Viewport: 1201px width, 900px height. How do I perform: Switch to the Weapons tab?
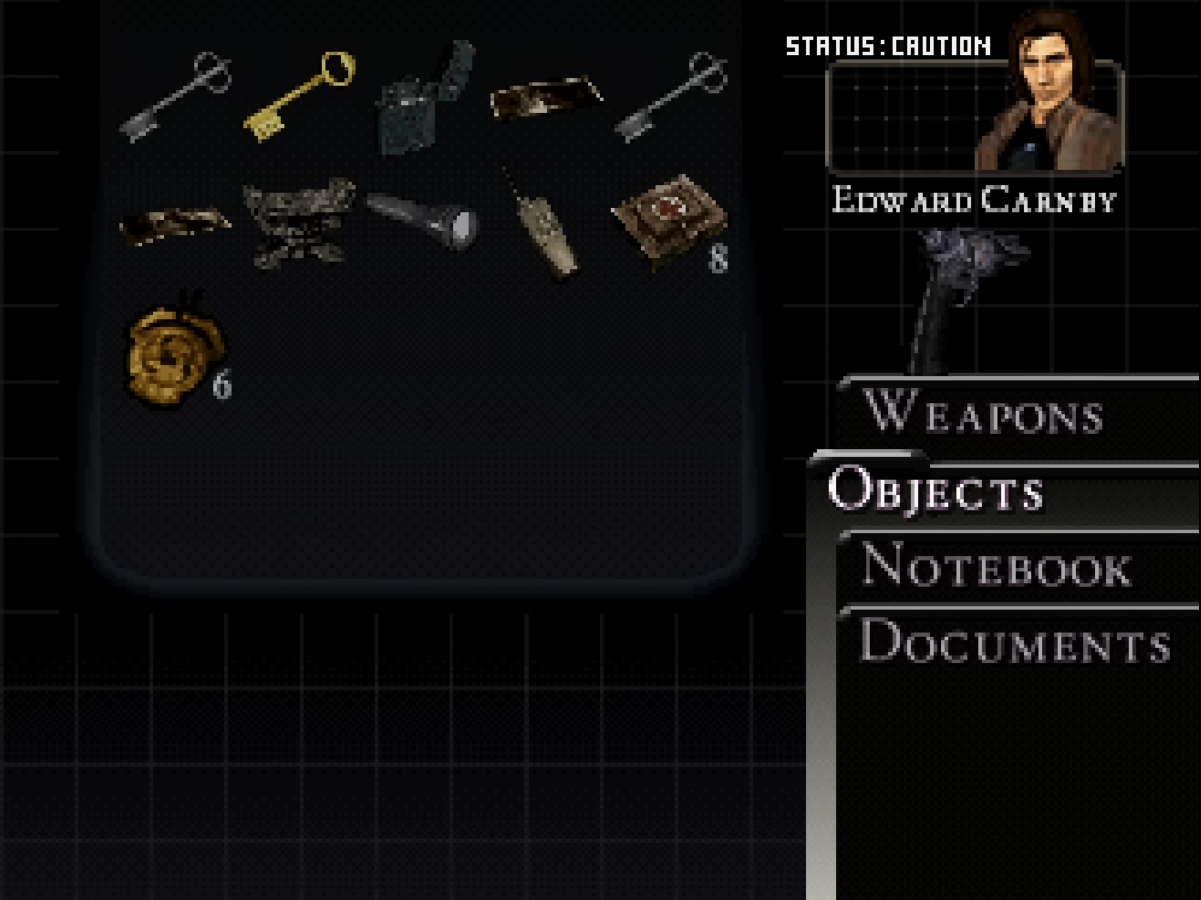click(983, 412)
